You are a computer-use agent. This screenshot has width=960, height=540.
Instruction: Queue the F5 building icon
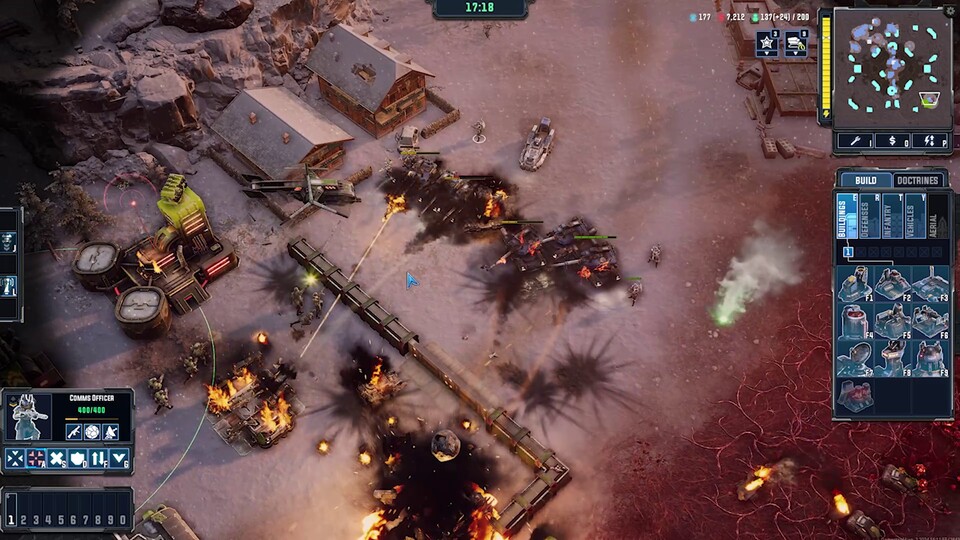893,321
